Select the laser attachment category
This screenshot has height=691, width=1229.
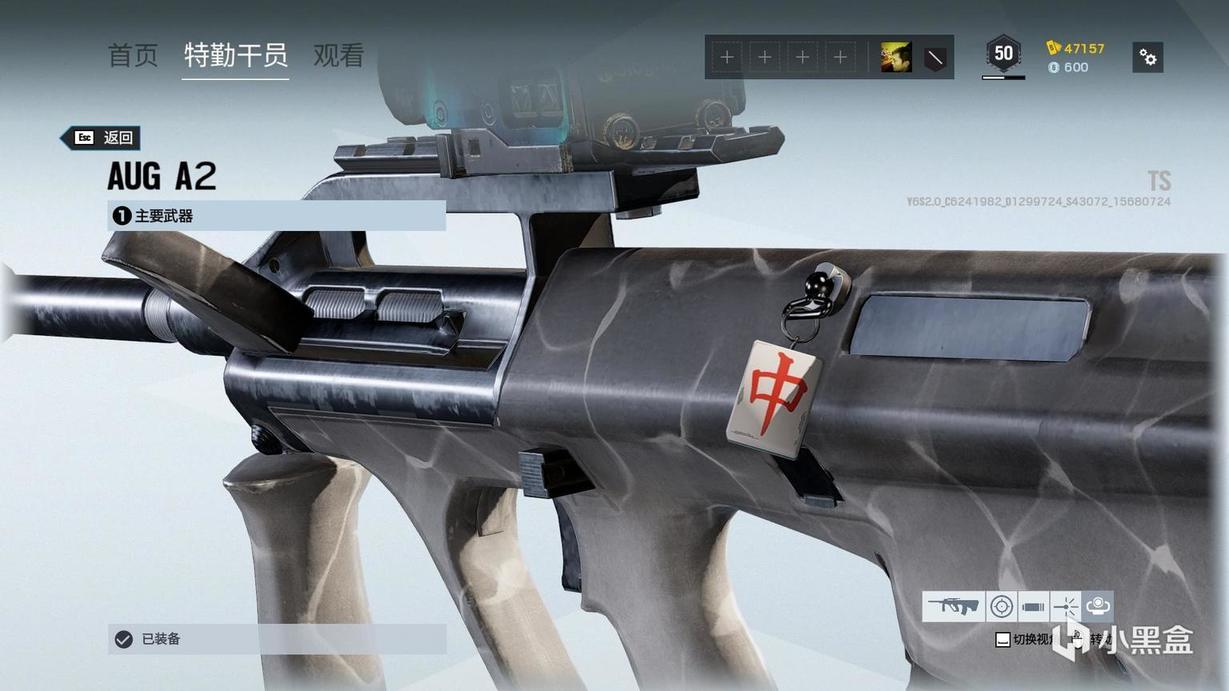tap(1065, 606)
